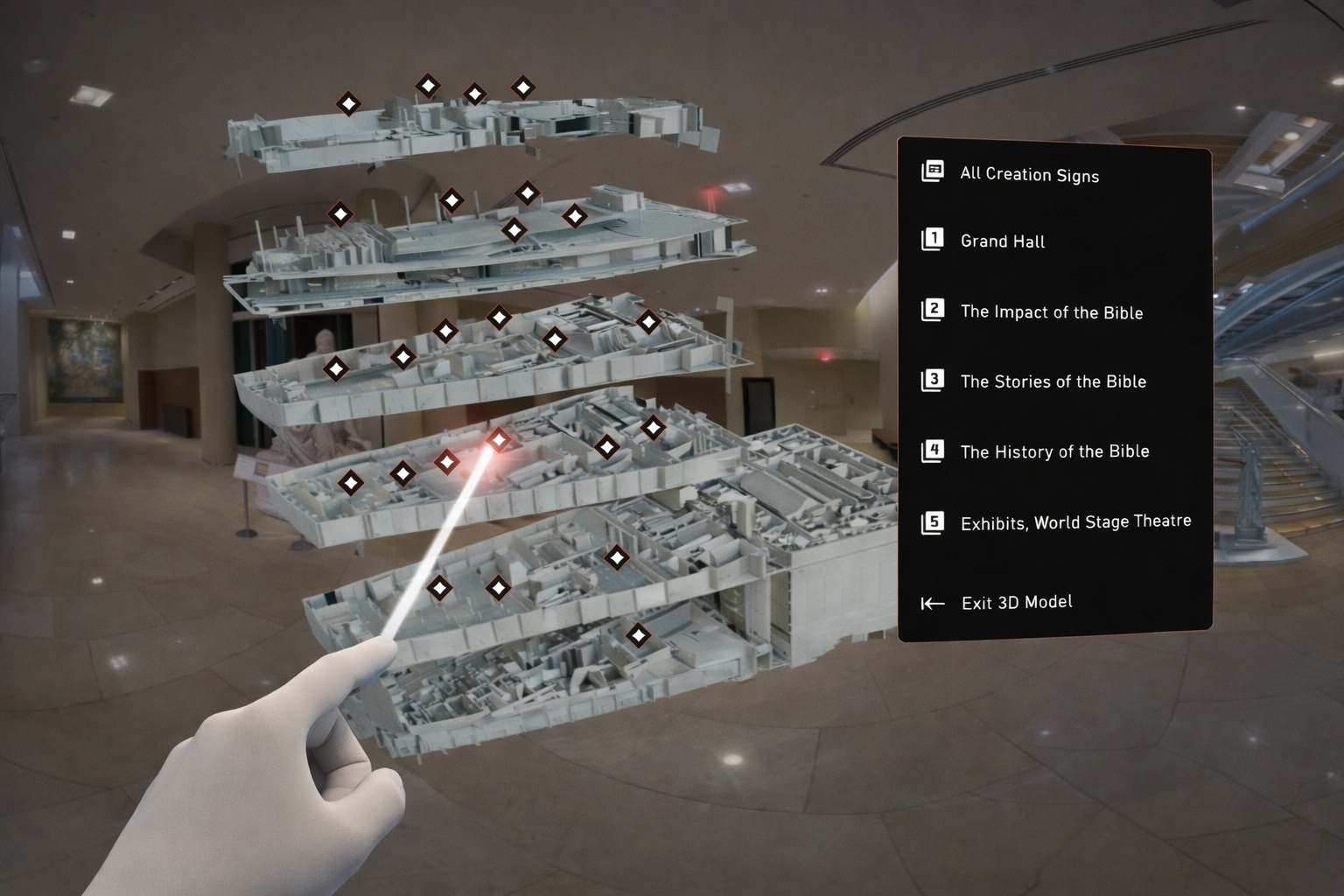Toggle the leftmost diamond marker on the second floor
Image resolution: width=1344 pixels, height=896 pixels.
pyautogui.click(x=339, y=213)
